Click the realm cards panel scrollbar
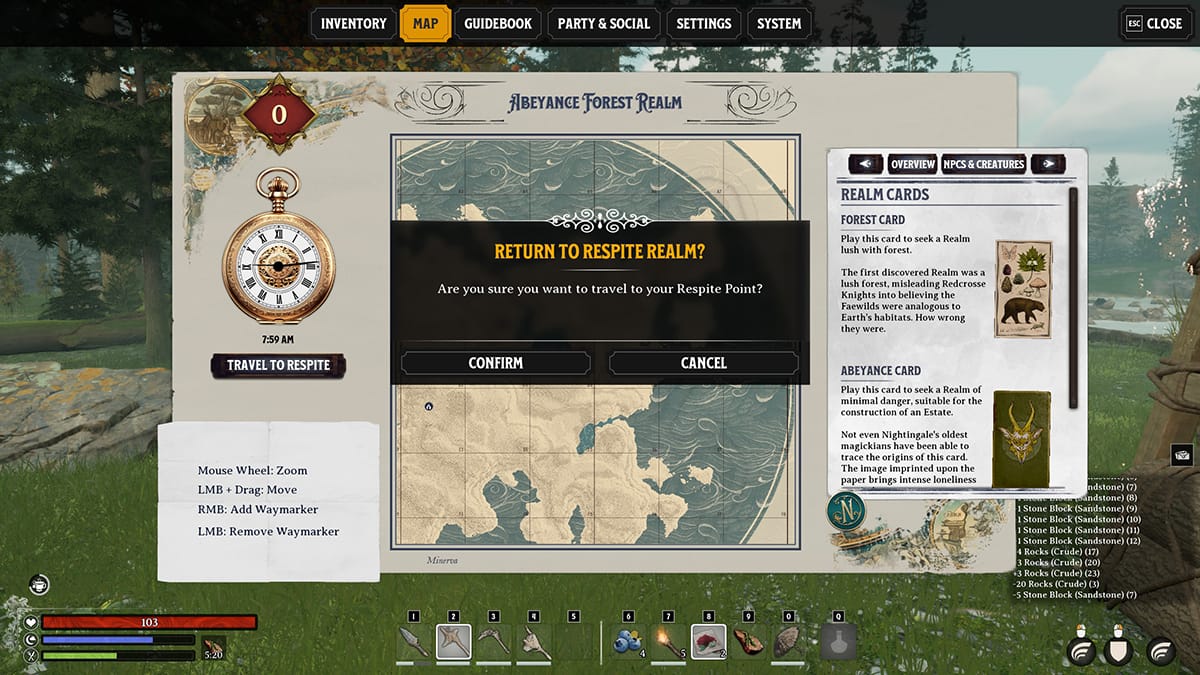 coord(1073,298)
